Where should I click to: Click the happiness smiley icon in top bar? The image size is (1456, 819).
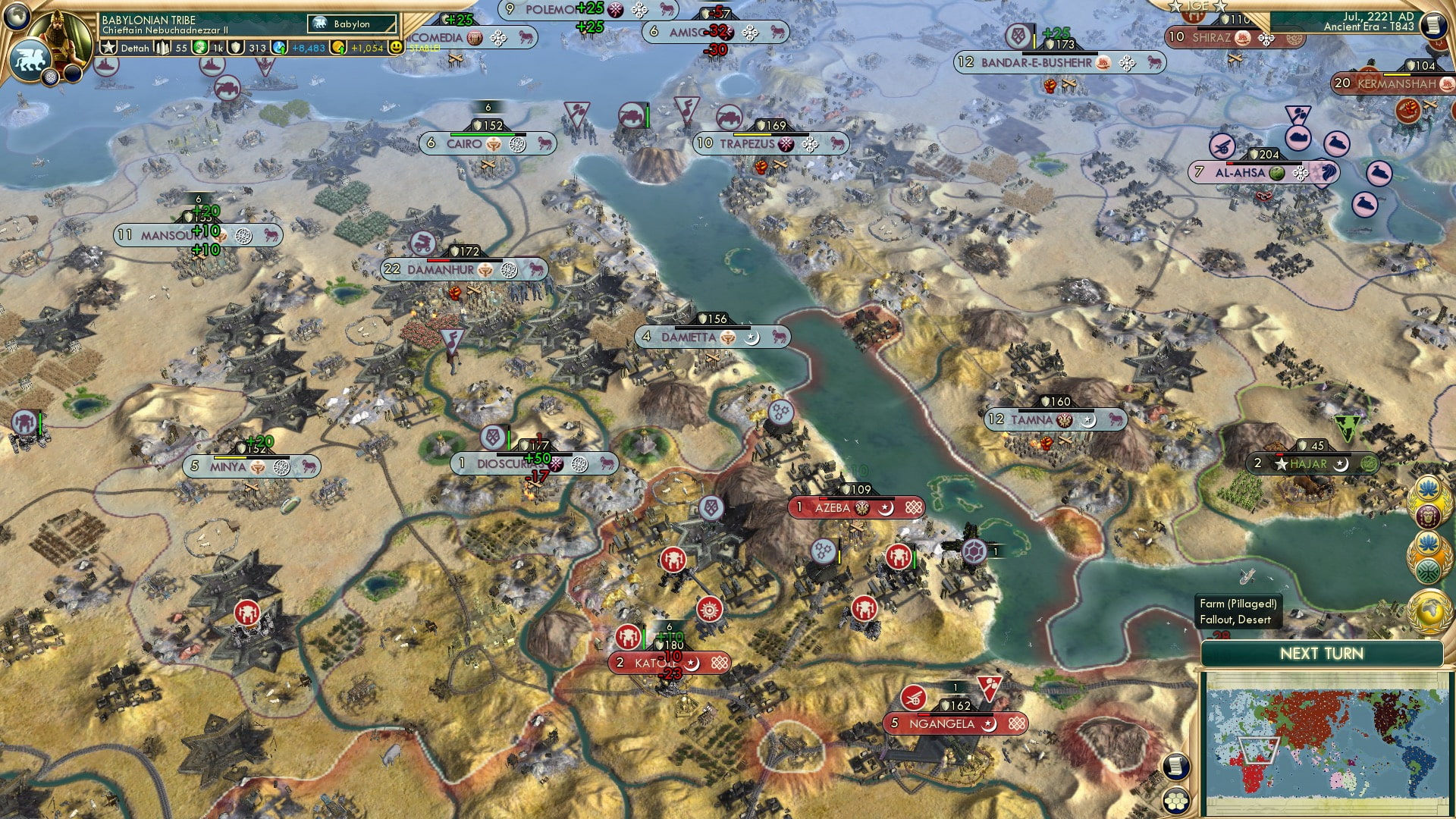(x=395, y=48)
